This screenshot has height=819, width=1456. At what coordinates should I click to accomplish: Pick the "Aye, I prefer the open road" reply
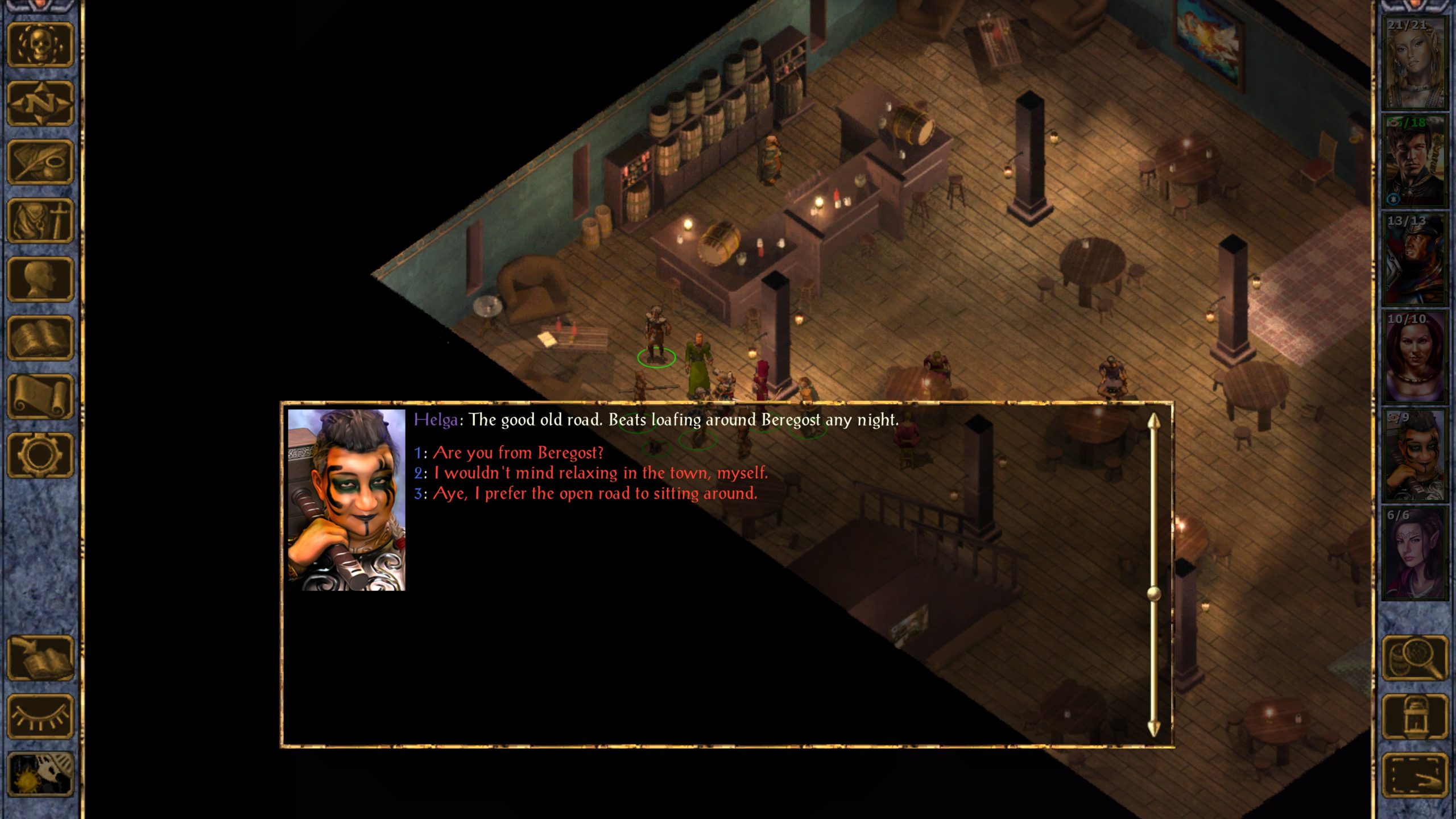click(595, 494)
